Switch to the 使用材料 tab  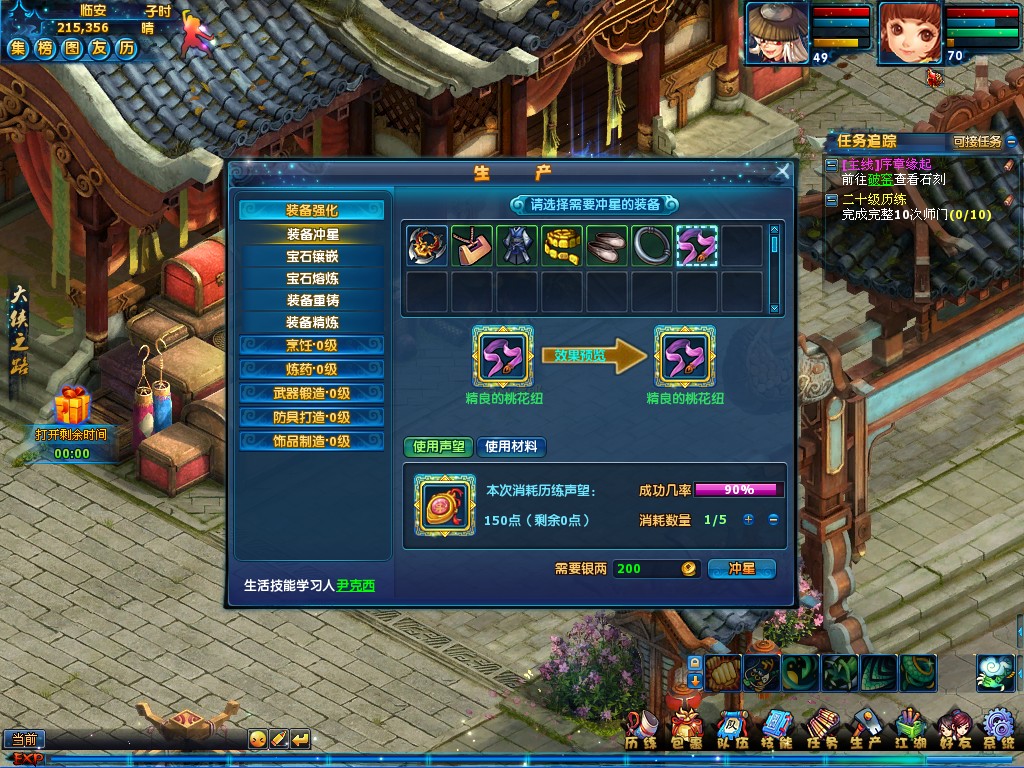click(x=511, y=447)
